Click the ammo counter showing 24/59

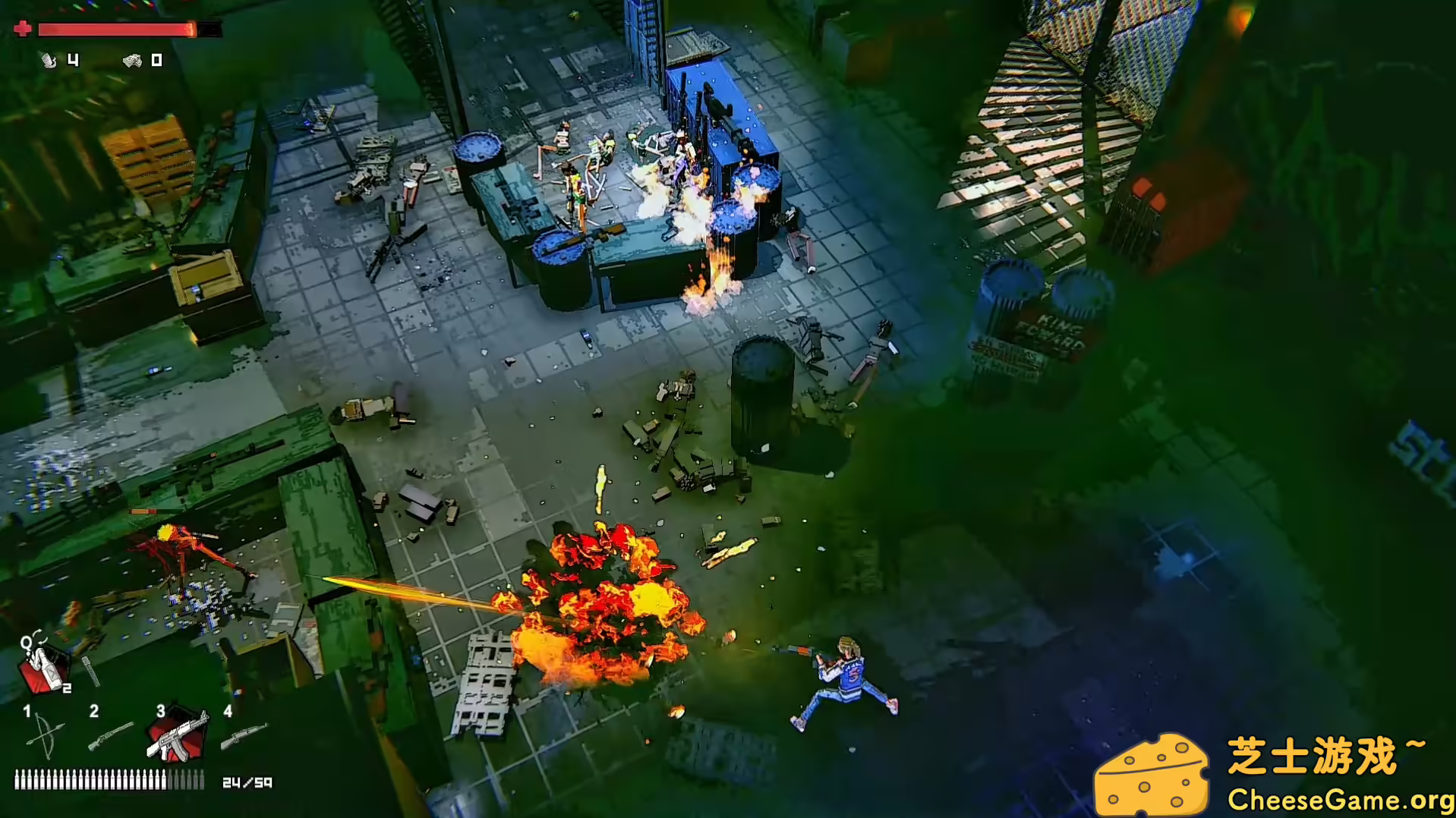coord(248,782)
